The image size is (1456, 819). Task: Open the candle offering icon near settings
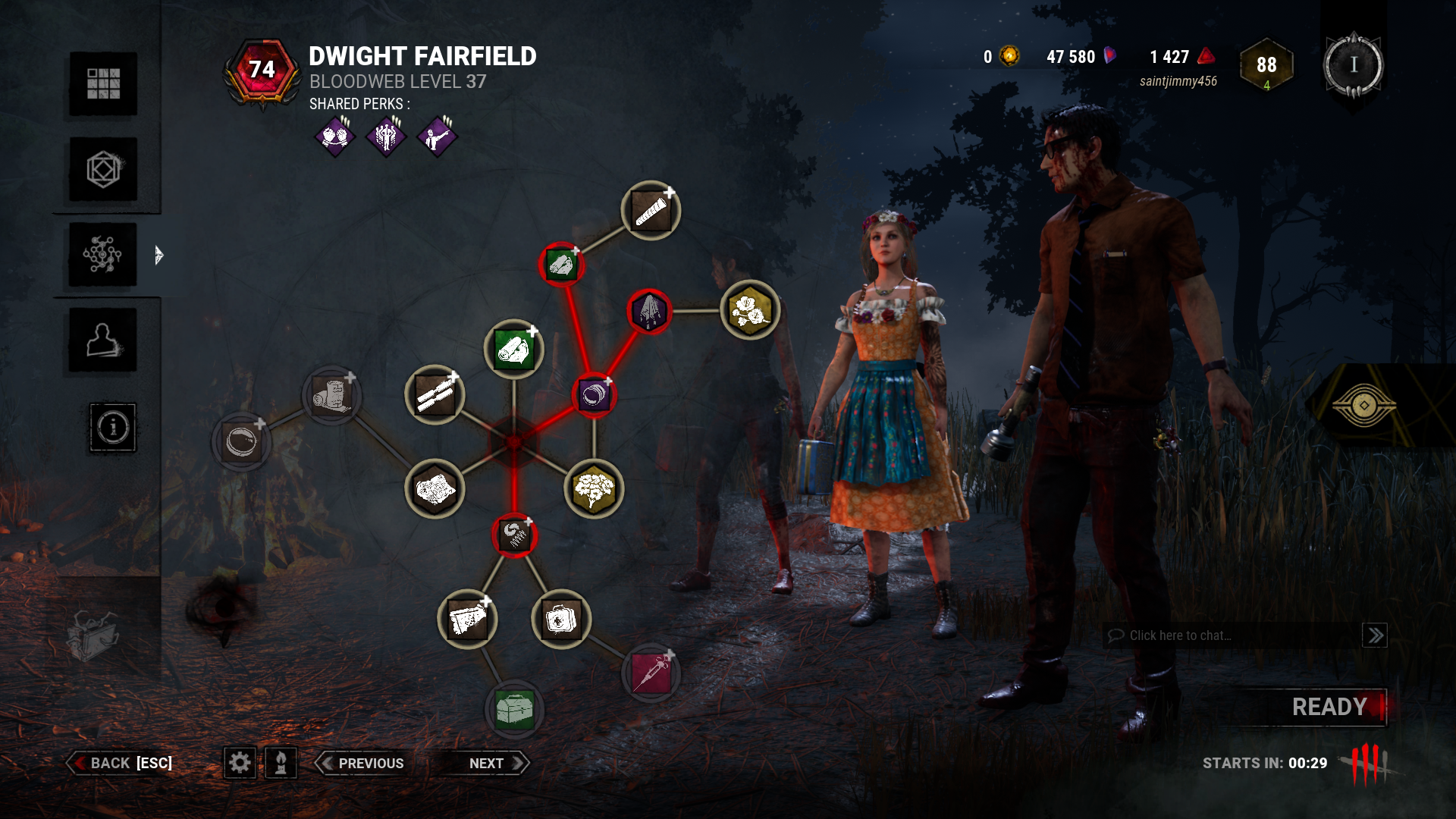281,763
